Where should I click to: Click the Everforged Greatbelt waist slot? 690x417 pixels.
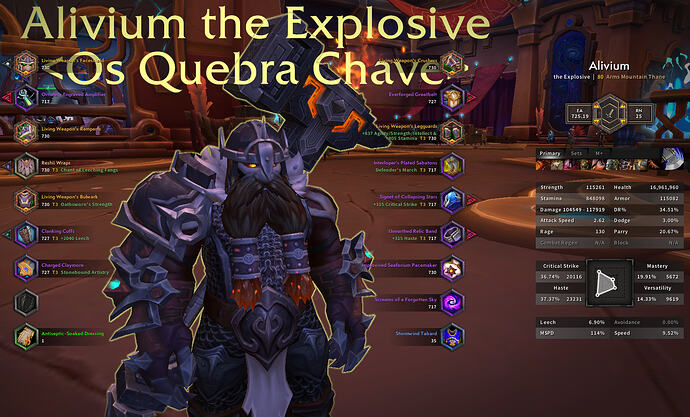(x=454, y=97)
